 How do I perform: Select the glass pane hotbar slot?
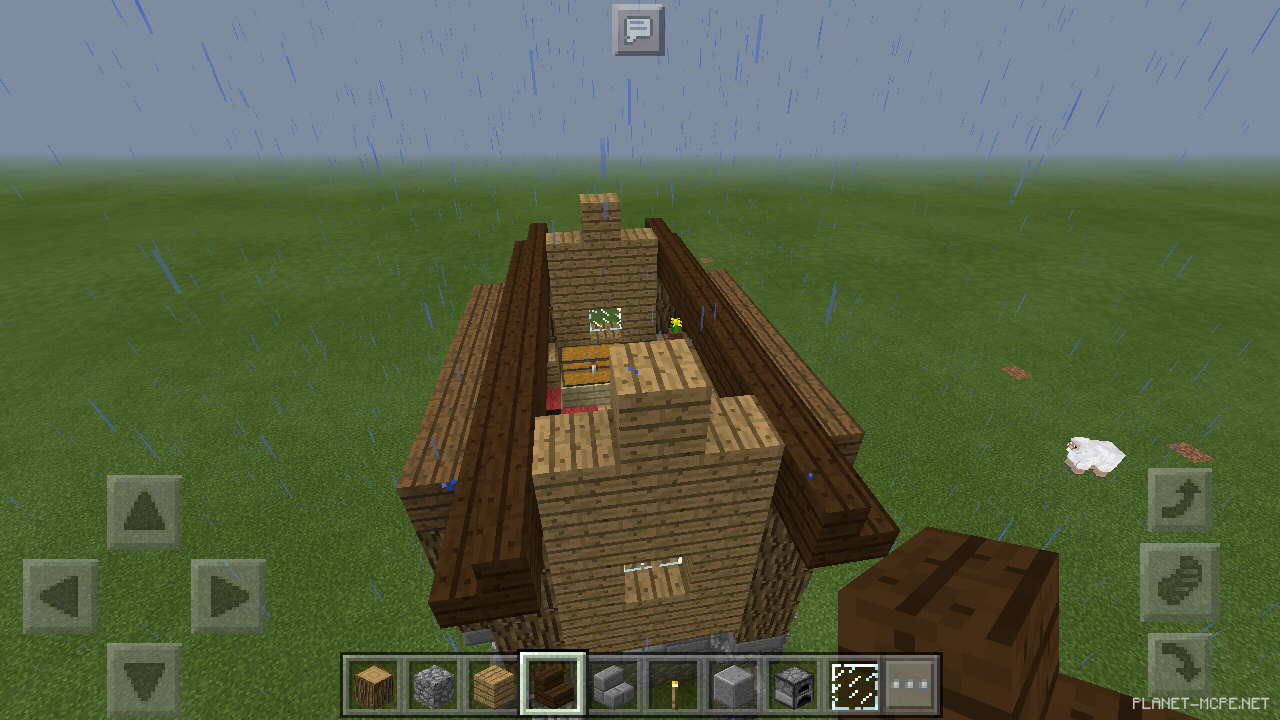(853, 685)
